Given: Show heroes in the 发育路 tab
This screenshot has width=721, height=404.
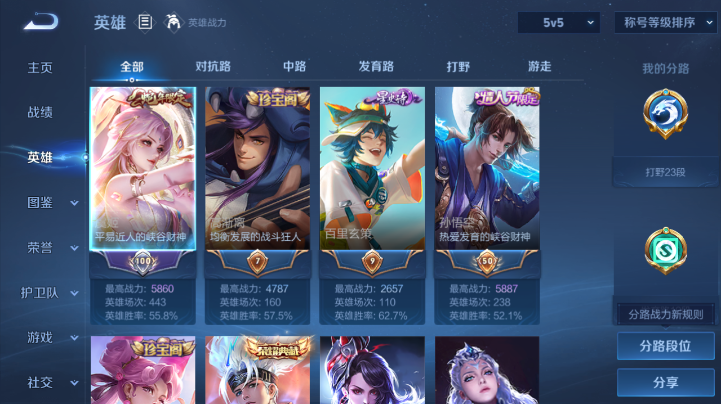Looking at the screenshot, I should 376,67.
